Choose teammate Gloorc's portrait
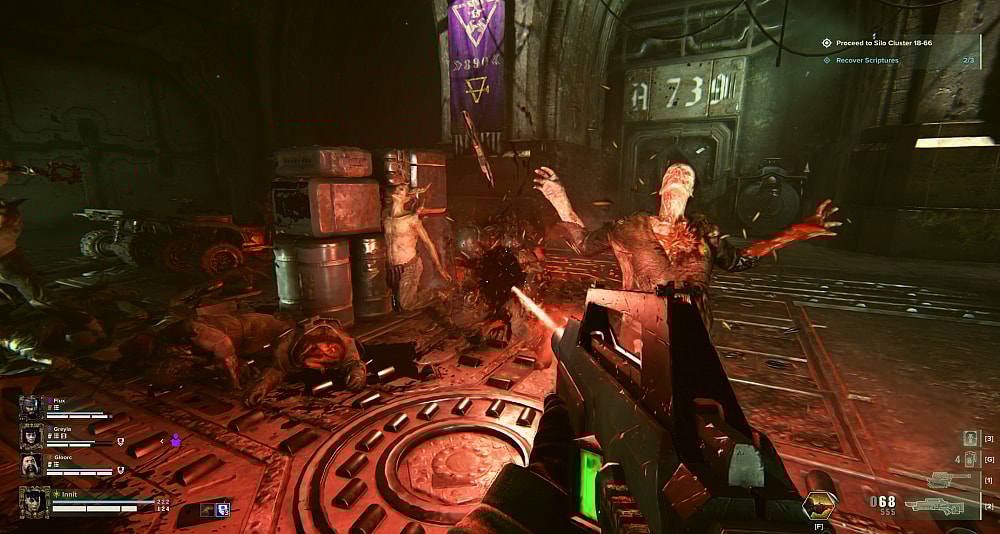 [x=31, y=465]
